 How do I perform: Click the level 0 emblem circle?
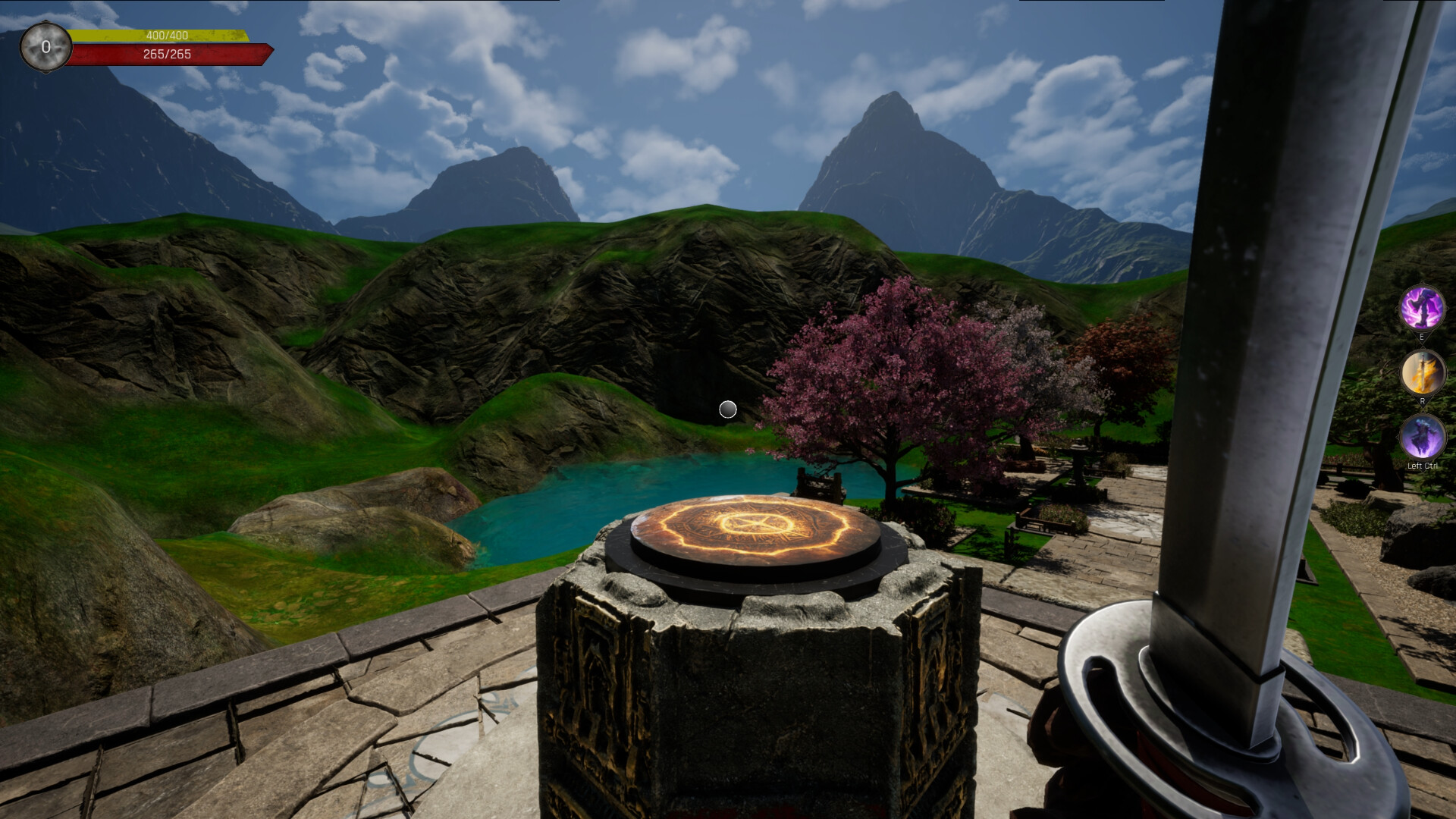pyautogui.click(x=45, y=45)
